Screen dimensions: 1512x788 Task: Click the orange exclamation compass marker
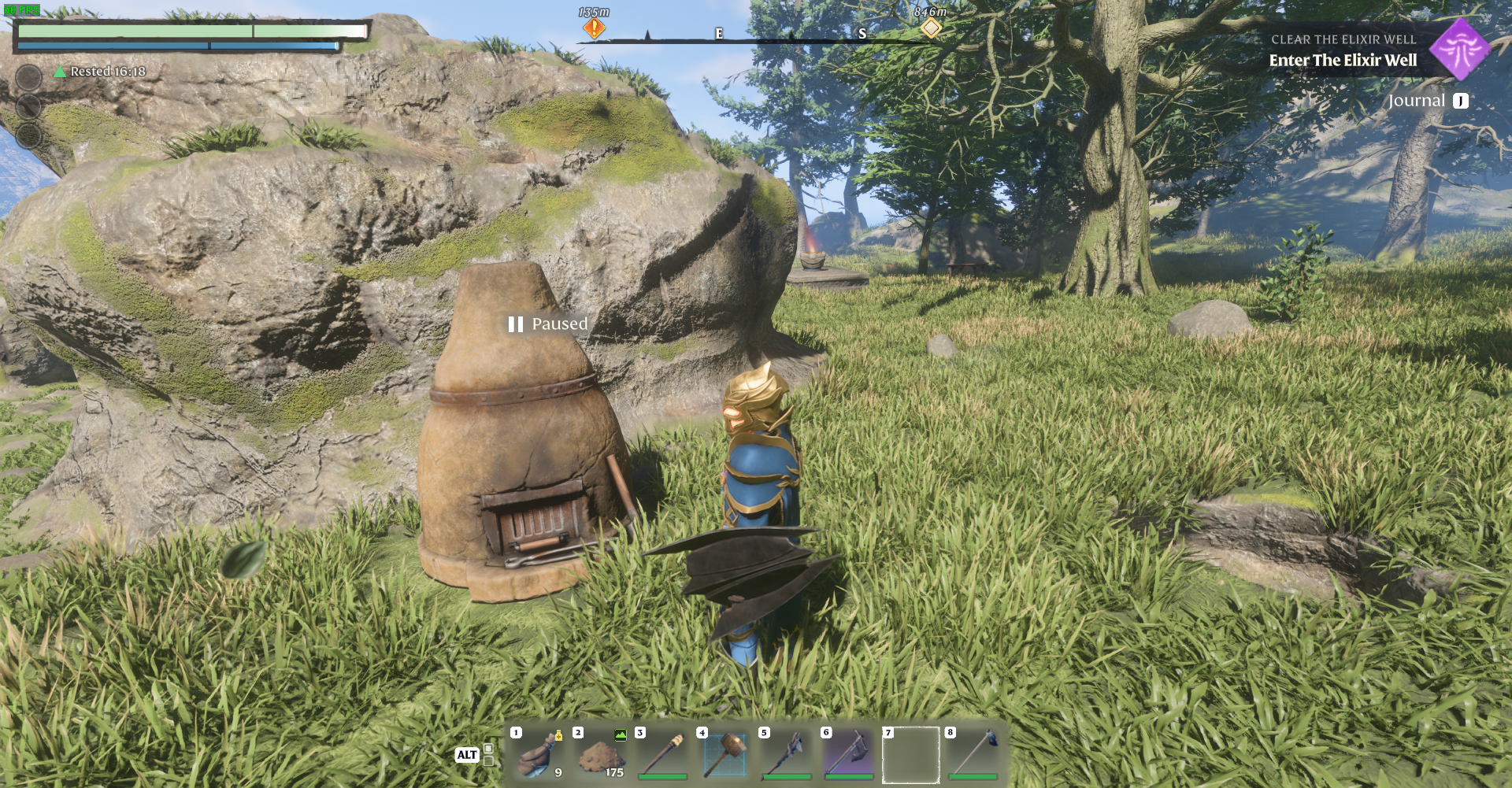[x=594, y=29]
